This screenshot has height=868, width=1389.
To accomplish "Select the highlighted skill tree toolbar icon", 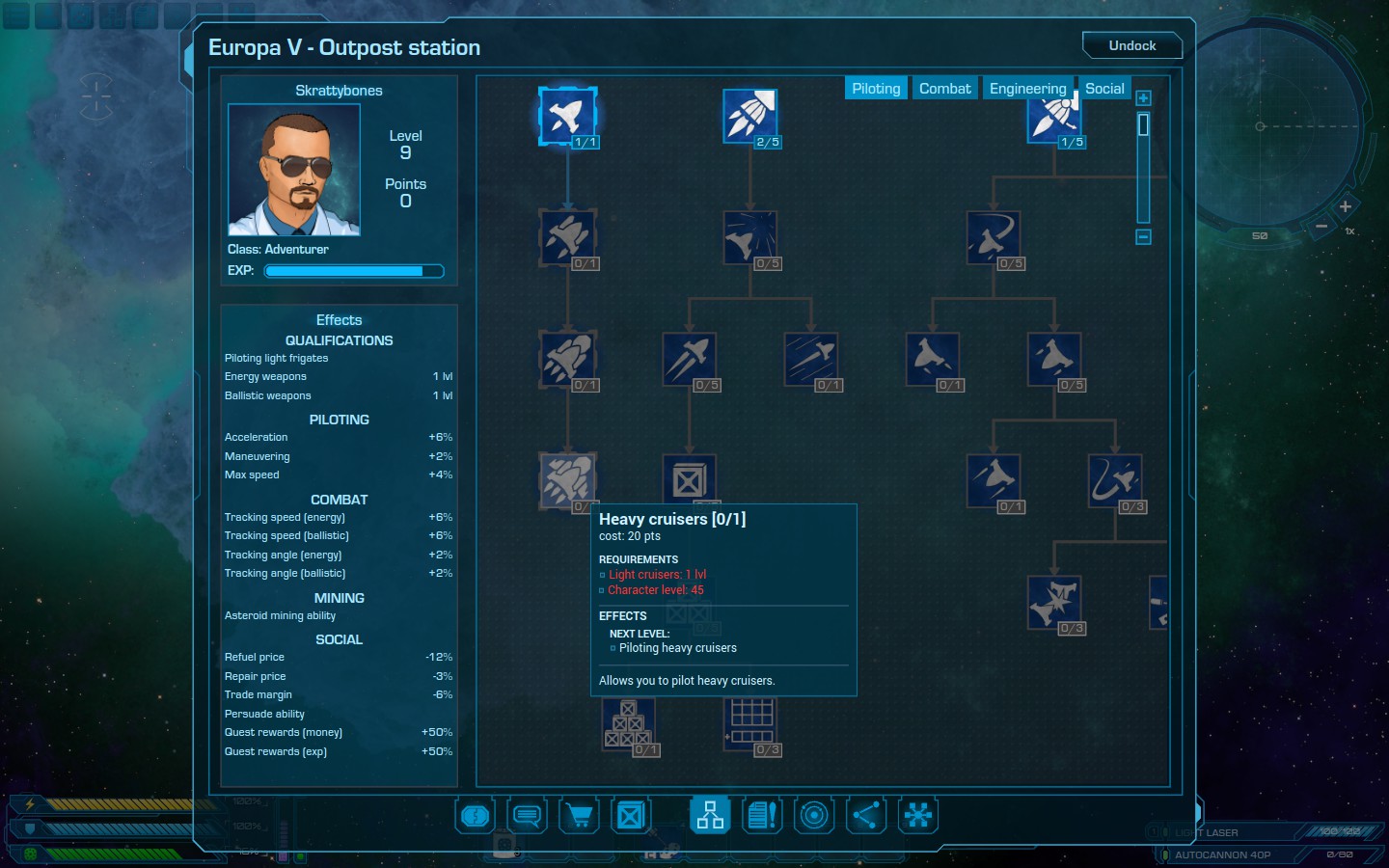I will click(x=710, y=816).
